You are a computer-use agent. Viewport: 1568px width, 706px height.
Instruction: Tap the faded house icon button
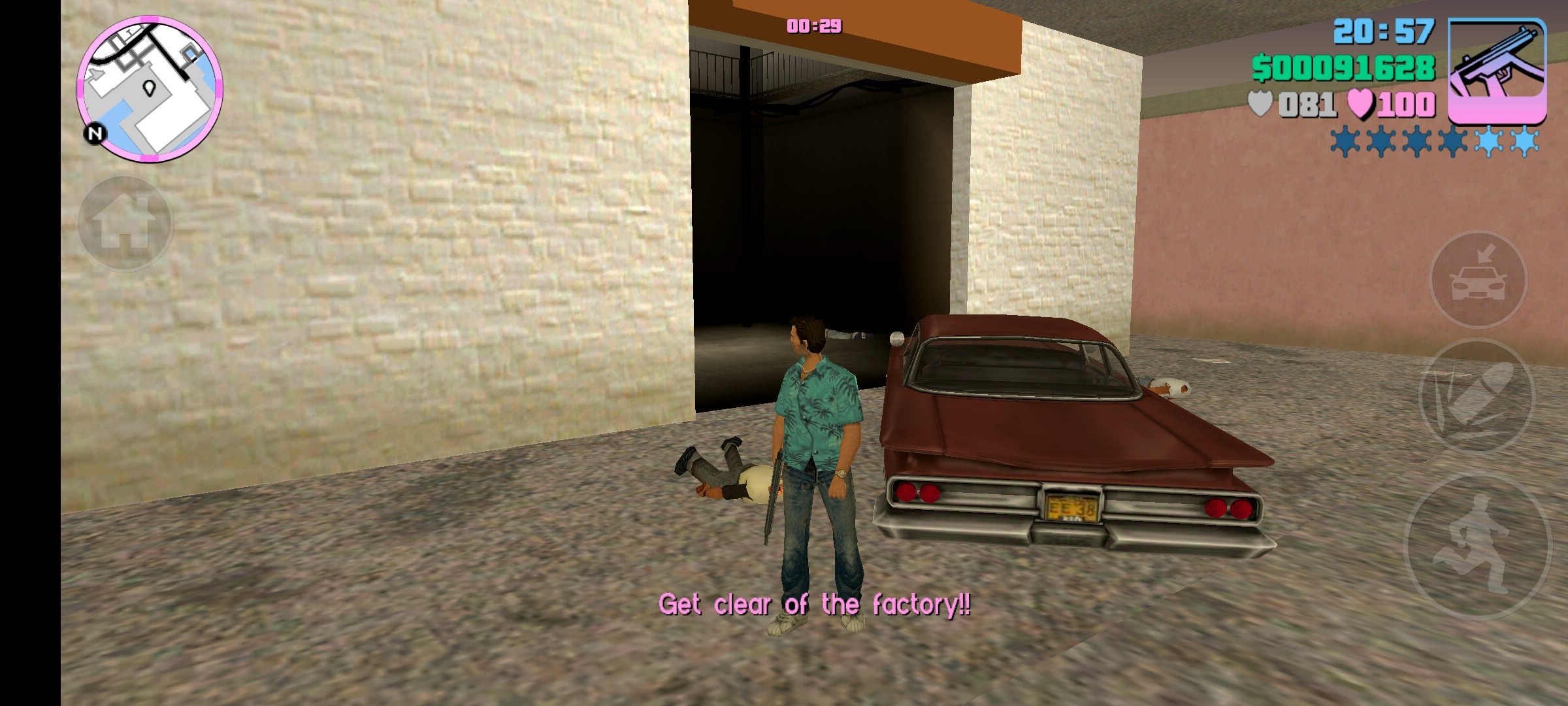point(125,223)
